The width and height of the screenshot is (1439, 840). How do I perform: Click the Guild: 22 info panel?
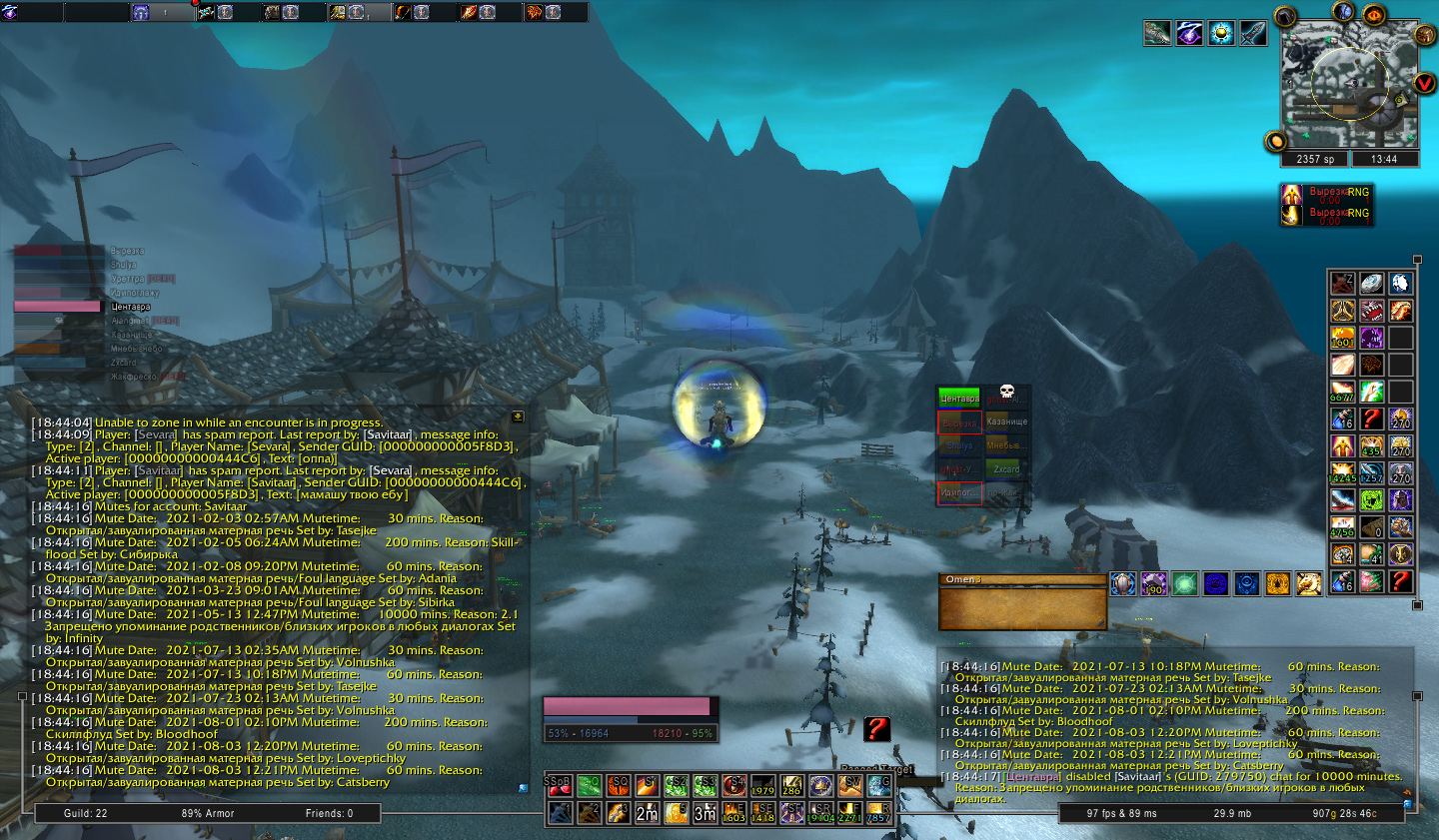tap(86, 813)
